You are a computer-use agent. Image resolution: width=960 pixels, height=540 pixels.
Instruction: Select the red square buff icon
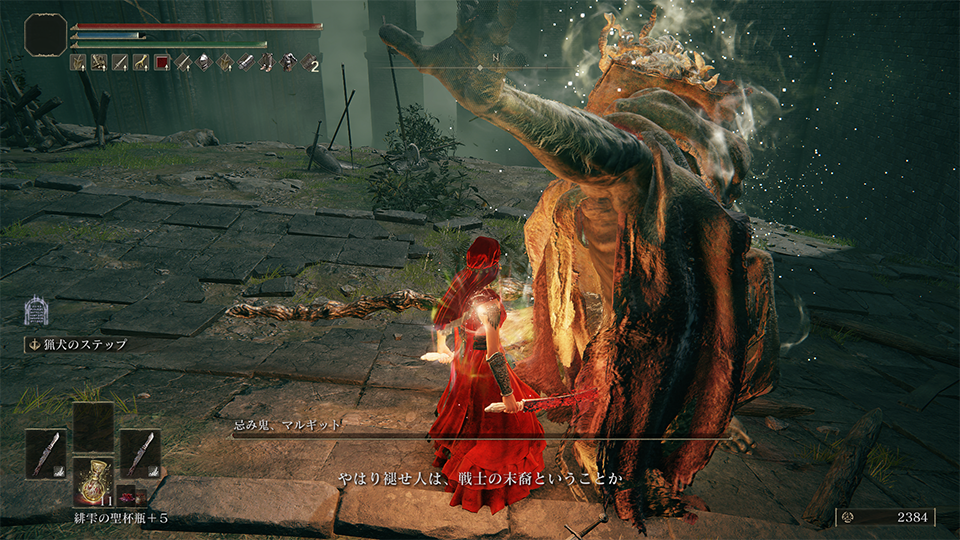[162, 63]
